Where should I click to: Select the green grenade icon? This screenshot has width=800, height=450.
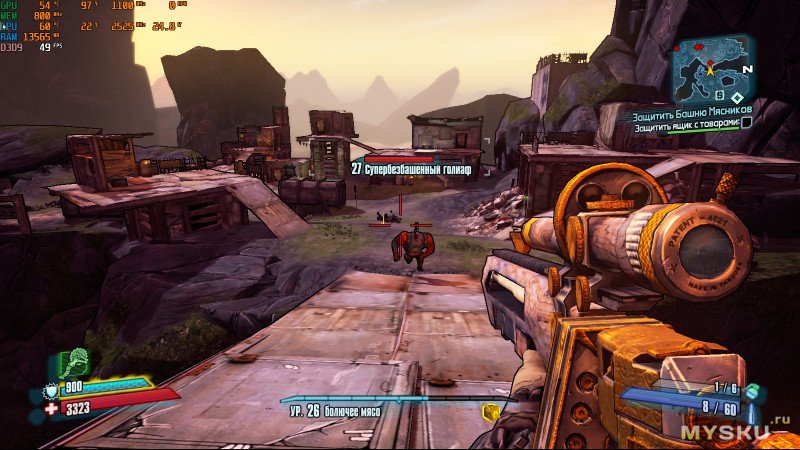tap(753, 392)
